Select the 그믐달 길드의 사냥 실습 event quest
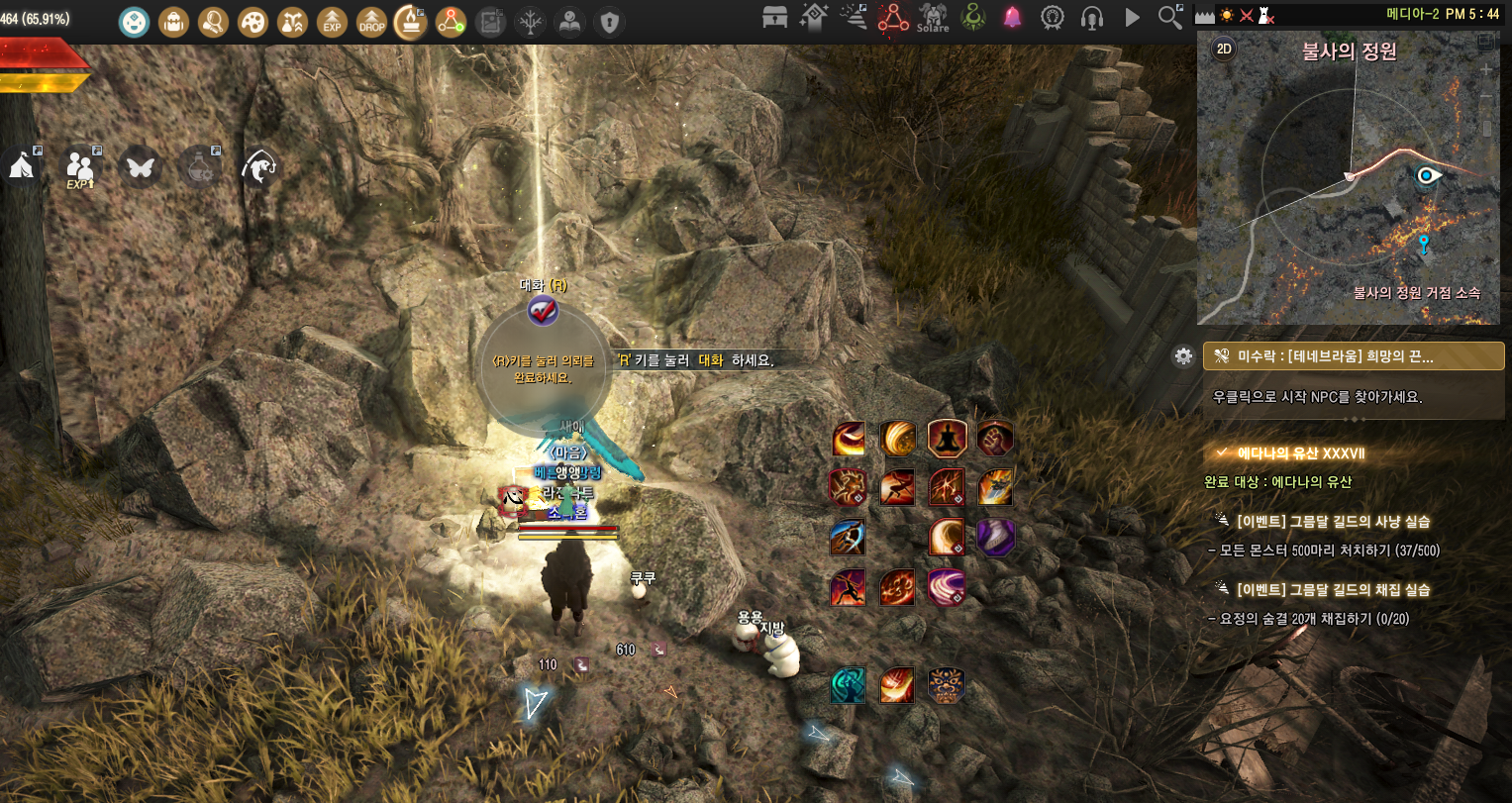This screenshot has height=803, width=1512. point(1333,521)
